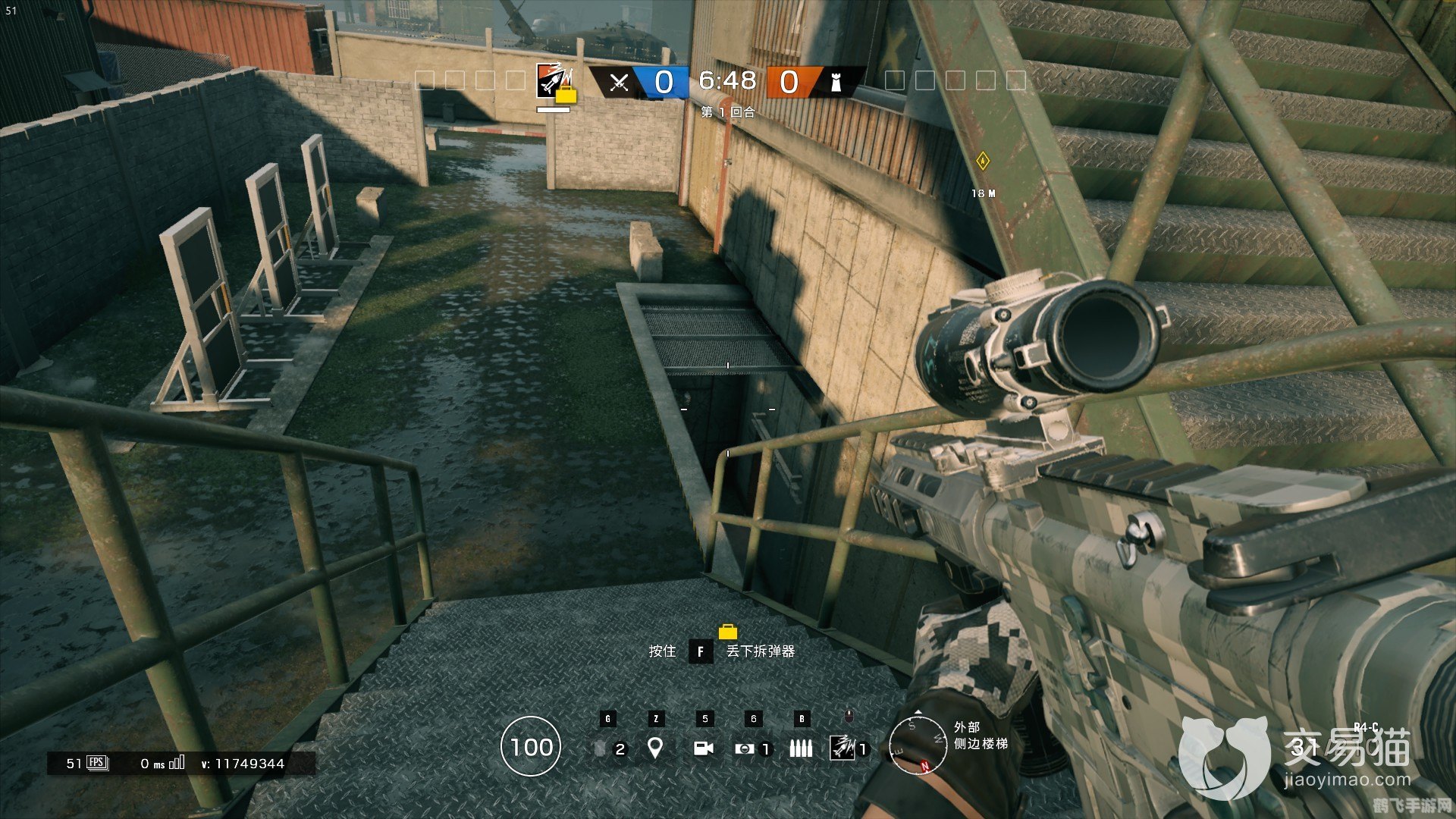This screenshot has height=819, width=1456.
Task: Toggle the fire mode bullets icon
Action: click(x=801, y=748)
